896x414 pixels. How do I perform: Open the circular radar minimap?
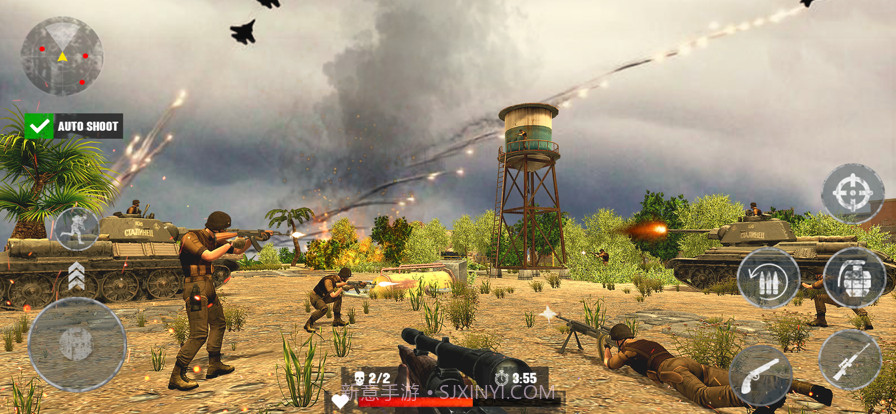pyautogui.click(x=62, y=56)
